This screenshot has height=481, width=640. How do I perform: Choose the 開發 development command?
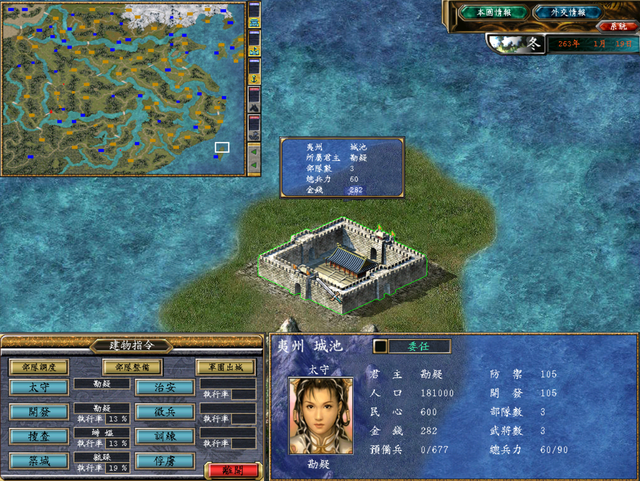tap(39, 412)
